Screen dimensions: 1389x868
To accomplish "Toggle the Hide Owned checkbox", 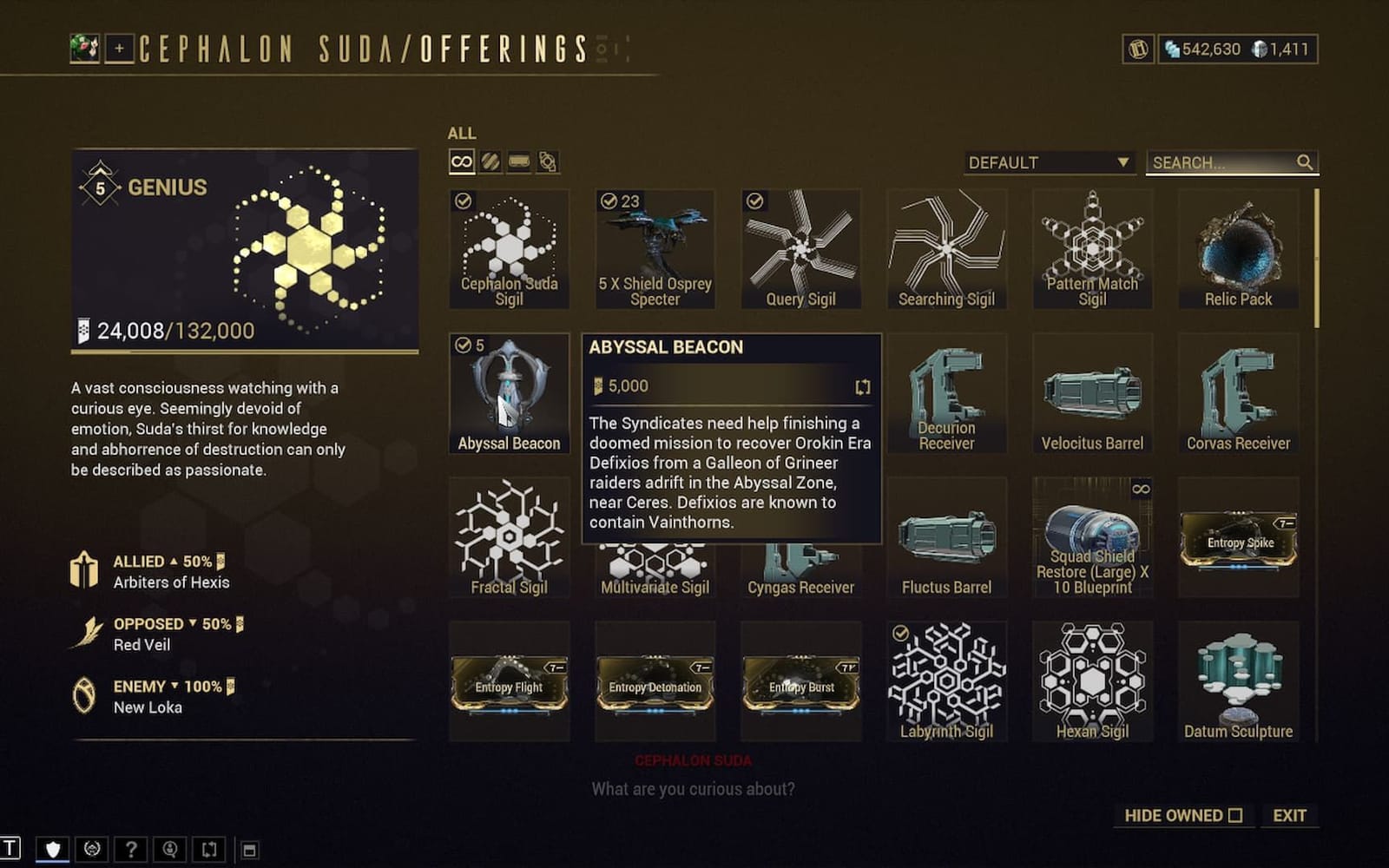I will click(x=1234, y=815).
